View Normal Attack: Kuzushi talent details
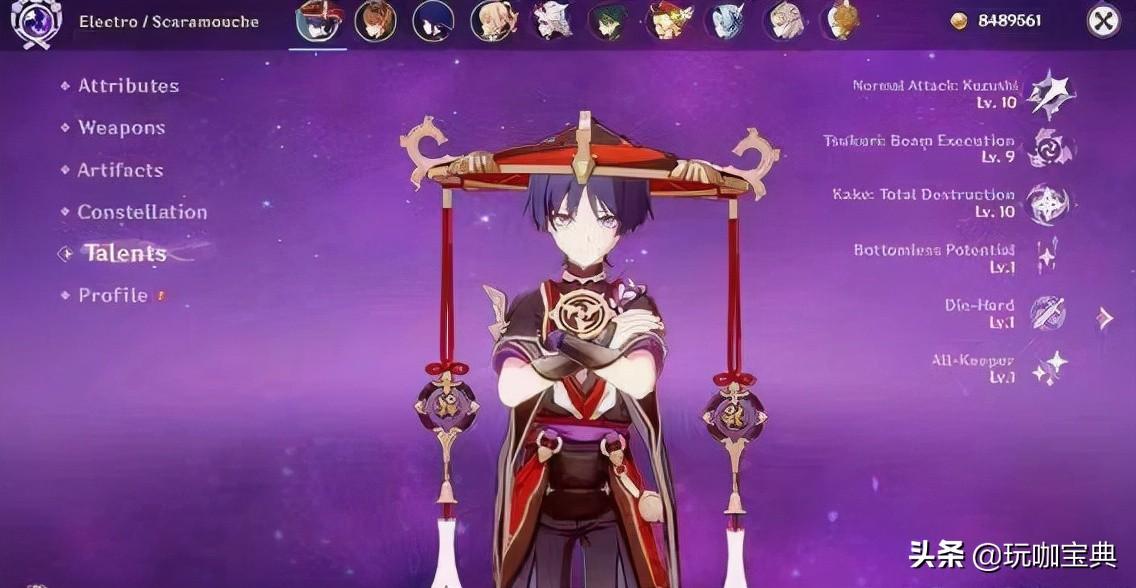 [1050, 94]
